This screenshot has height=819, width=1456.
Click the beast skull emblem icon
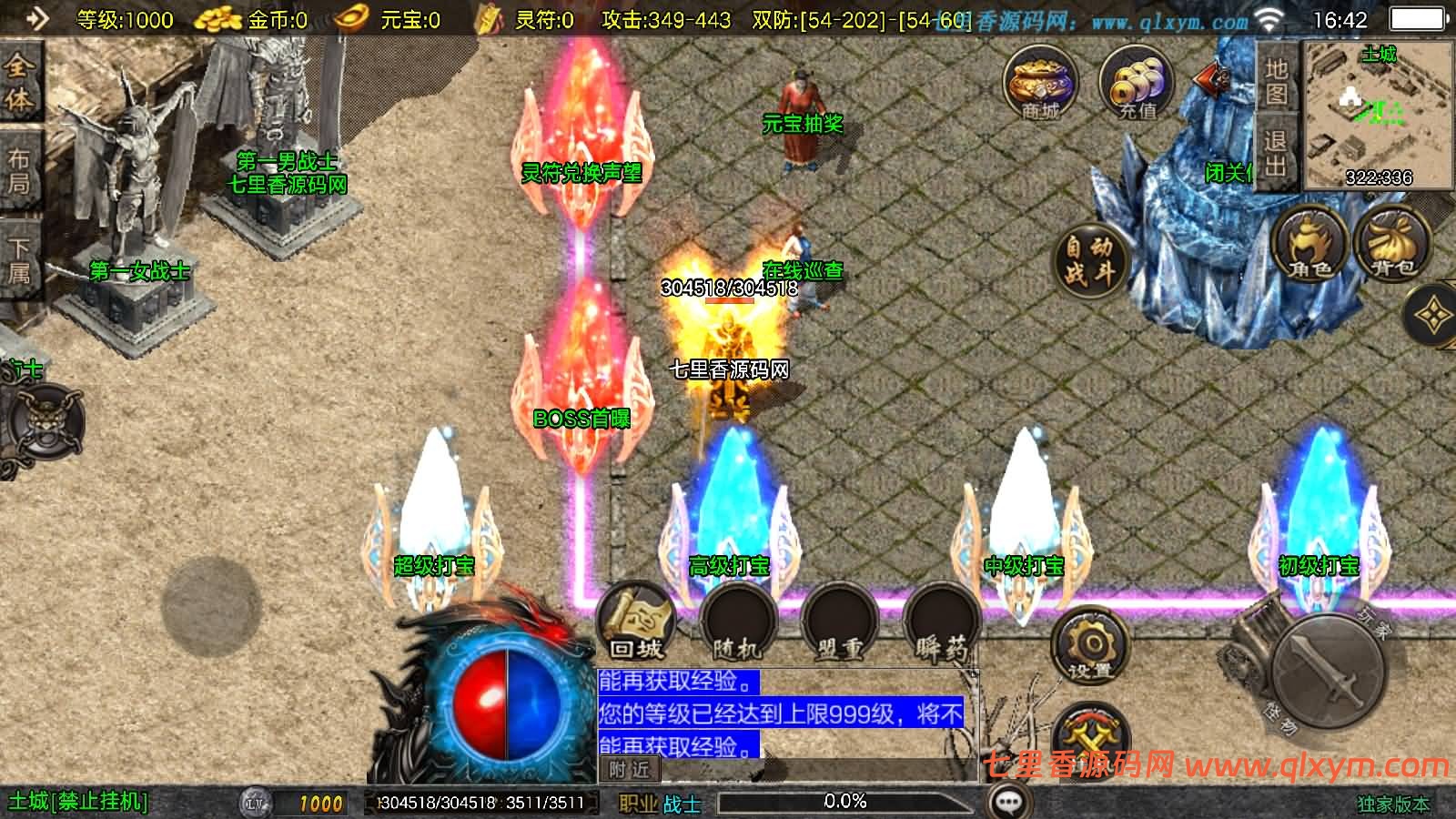tap(43, 427)
